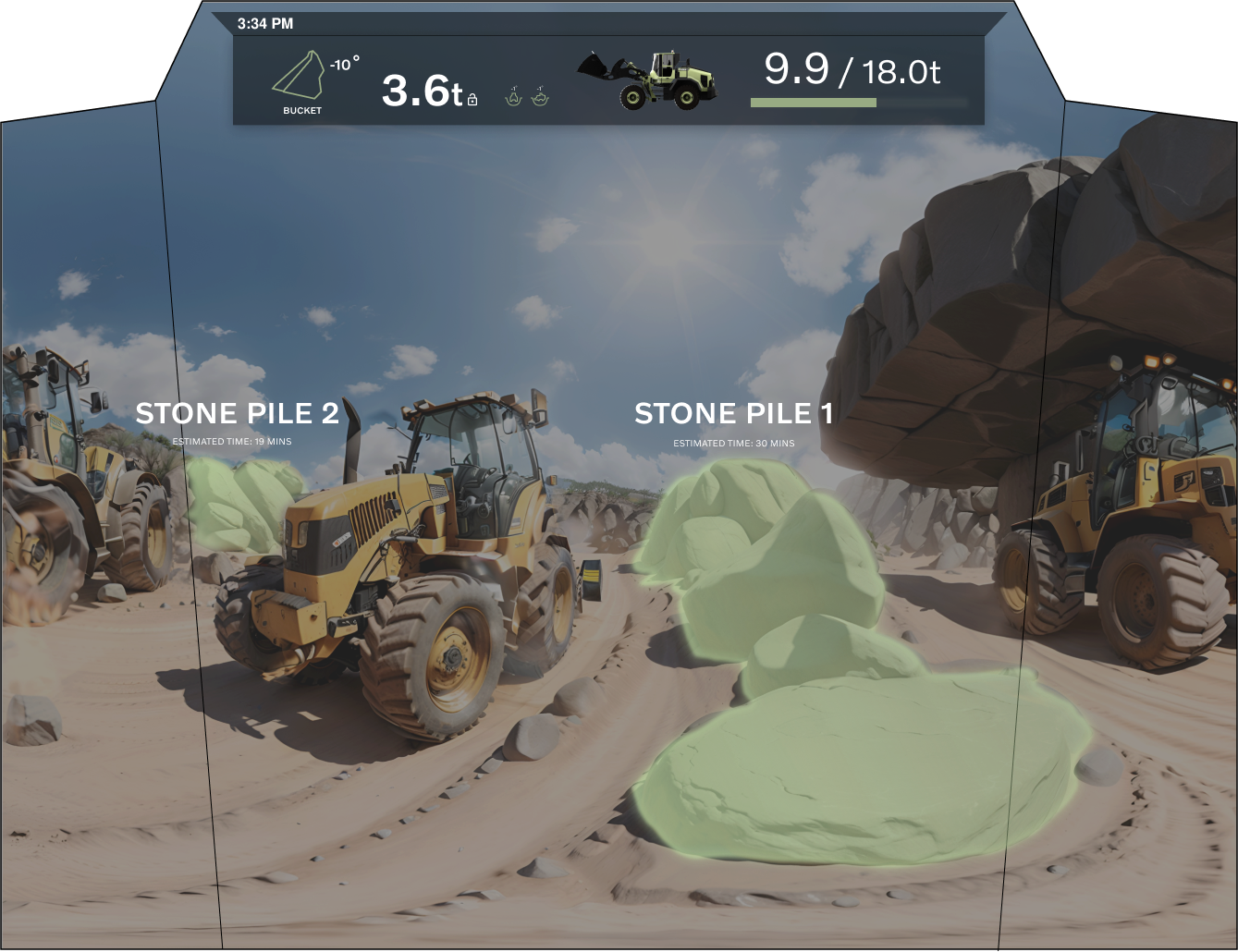The height and width of the screenshot is (952, 1238).
Task: Open ESTIMATED TIME: 30 MINS under Stone Pile 1
Action: pyautogui.click(x=734, y=443)
